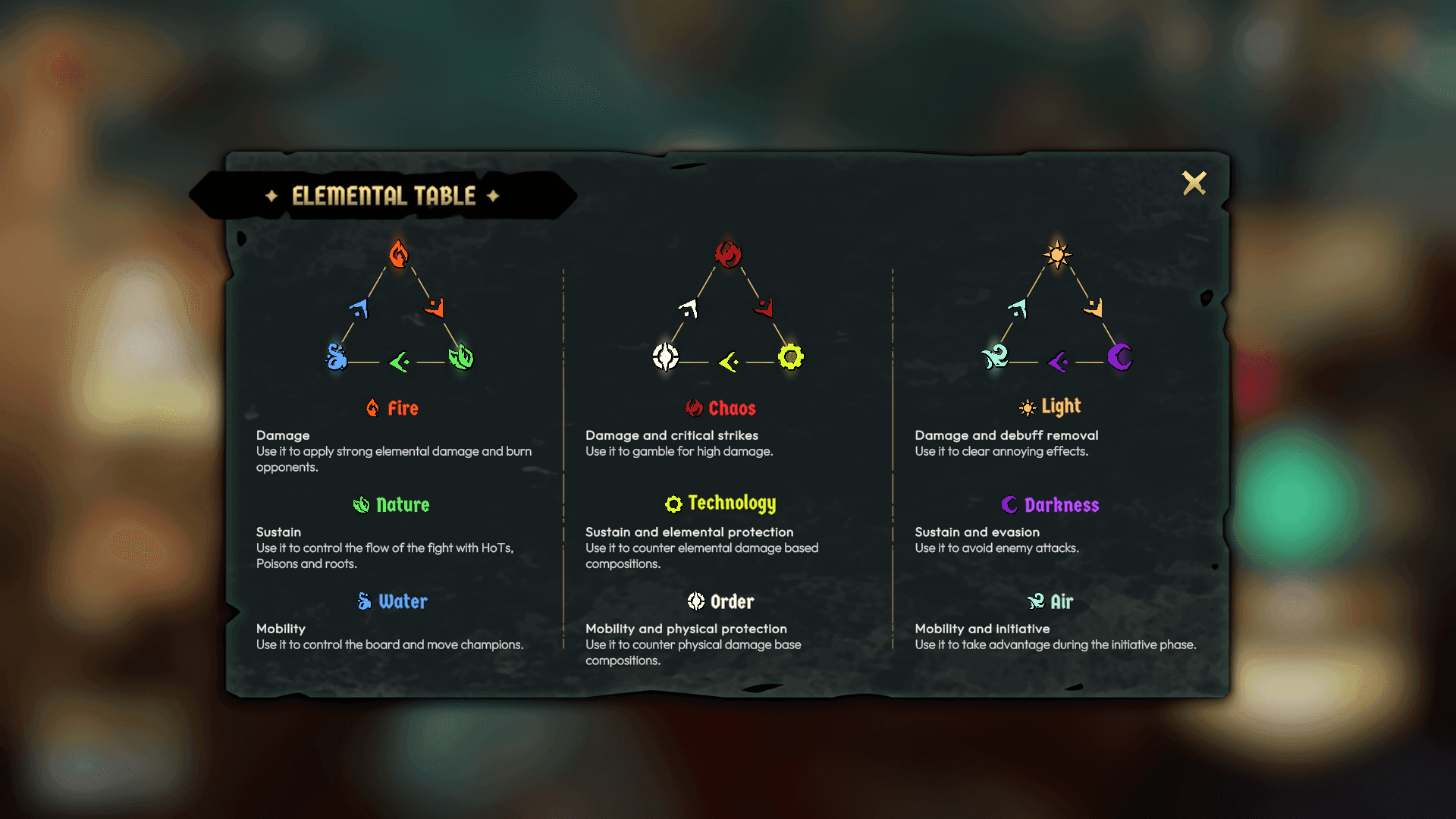This screenshot has height=819, width=1456.
Task: Click the leaf icon next to the Nature label
Action: click(x=362, y=504)
